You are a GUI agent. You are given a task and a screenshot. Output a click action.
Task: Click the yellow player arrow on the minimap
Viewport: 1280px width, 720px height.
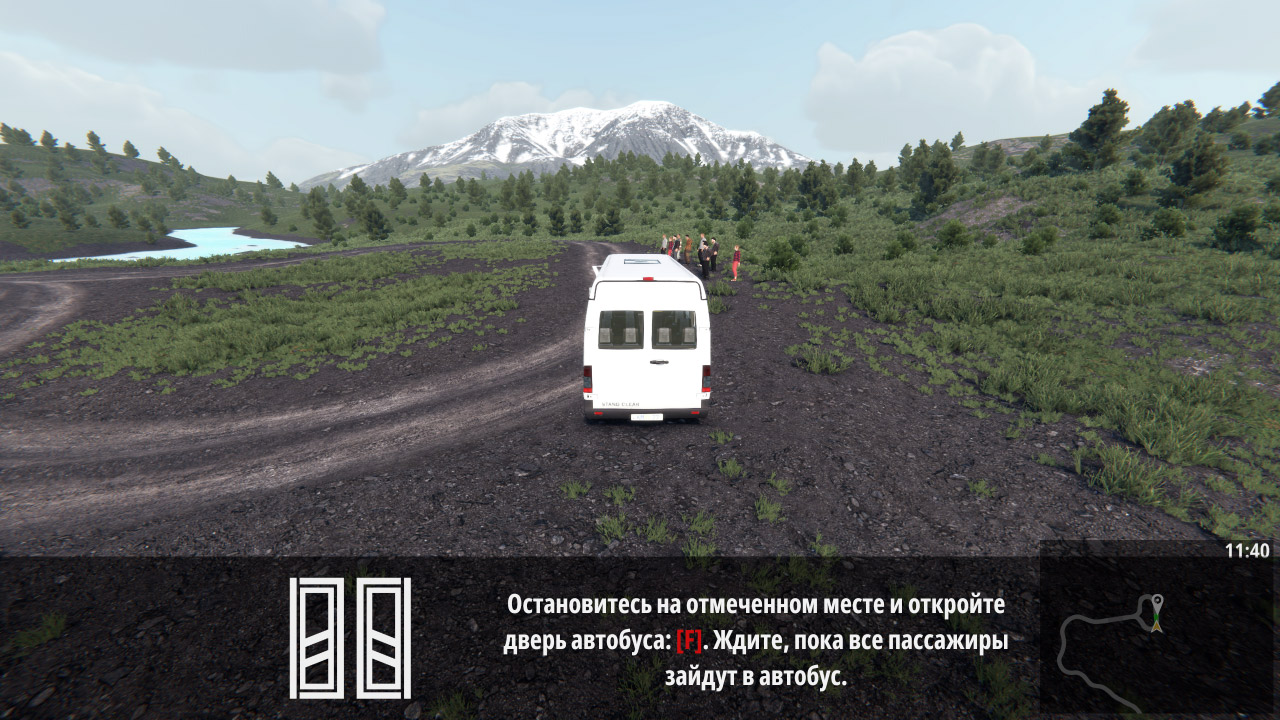1156,627
